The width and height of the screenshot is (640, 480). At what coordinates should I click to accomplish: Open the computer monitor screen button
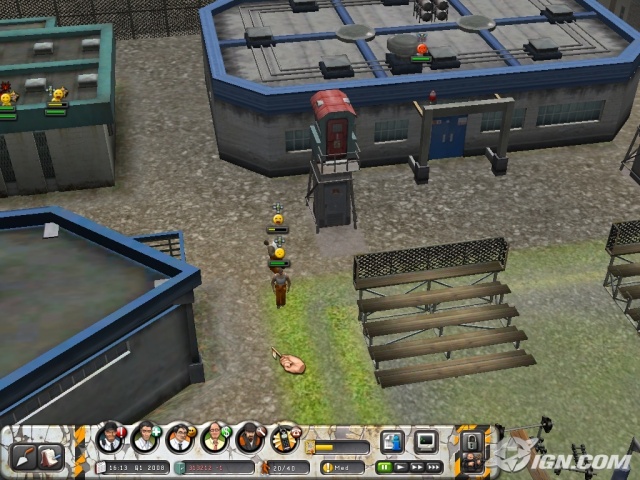pos(426,441)
